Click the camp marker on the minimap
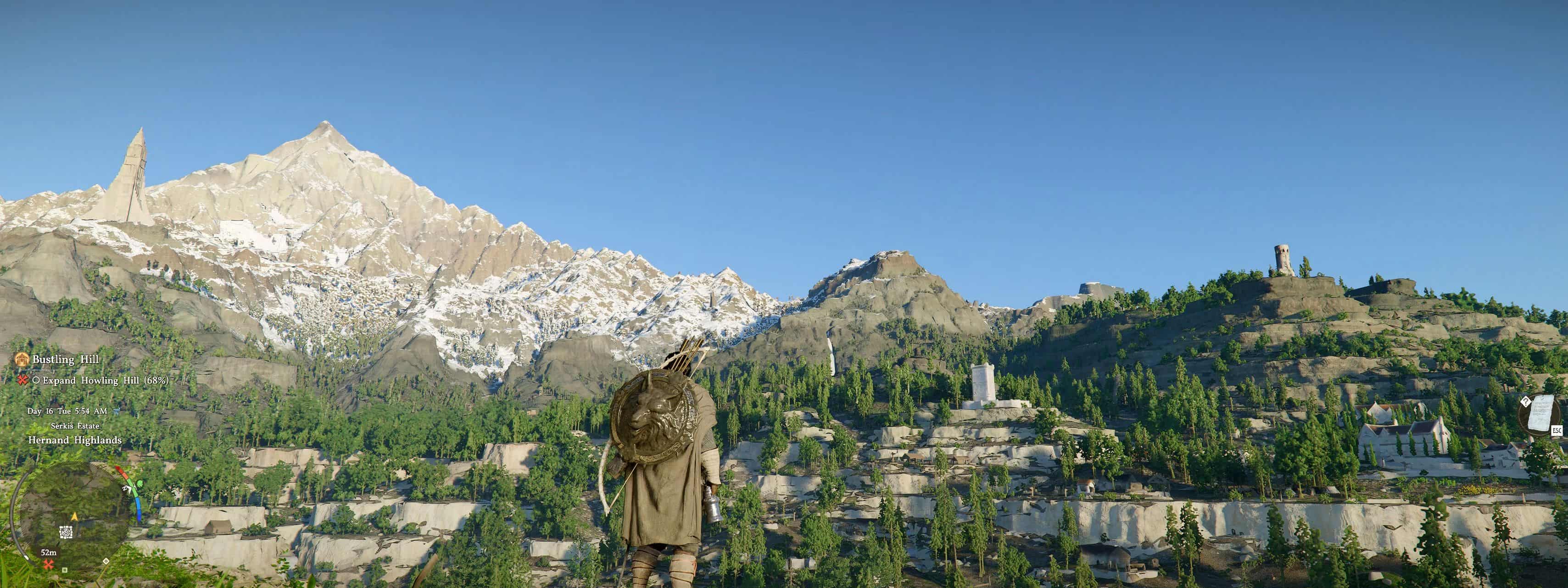This screenshot has height=588, width=1568. 67,533
